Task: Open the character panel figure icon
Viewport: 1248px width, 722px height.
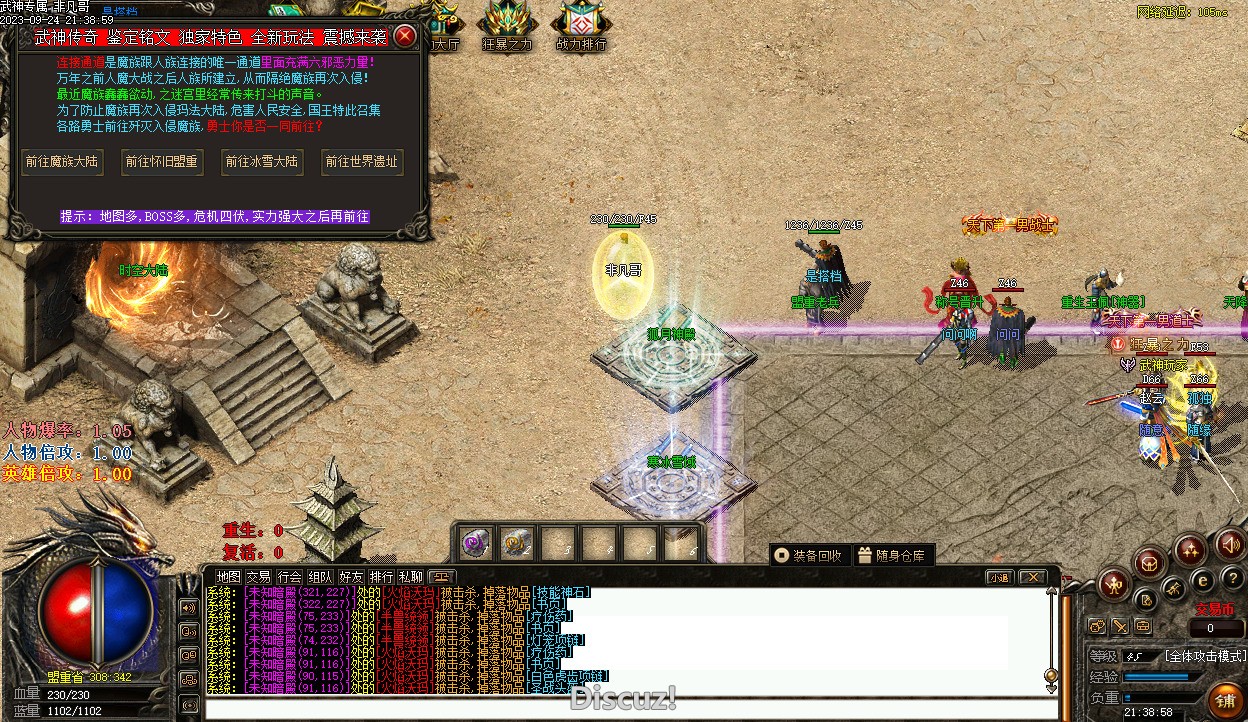Action: coord(1113,584)
